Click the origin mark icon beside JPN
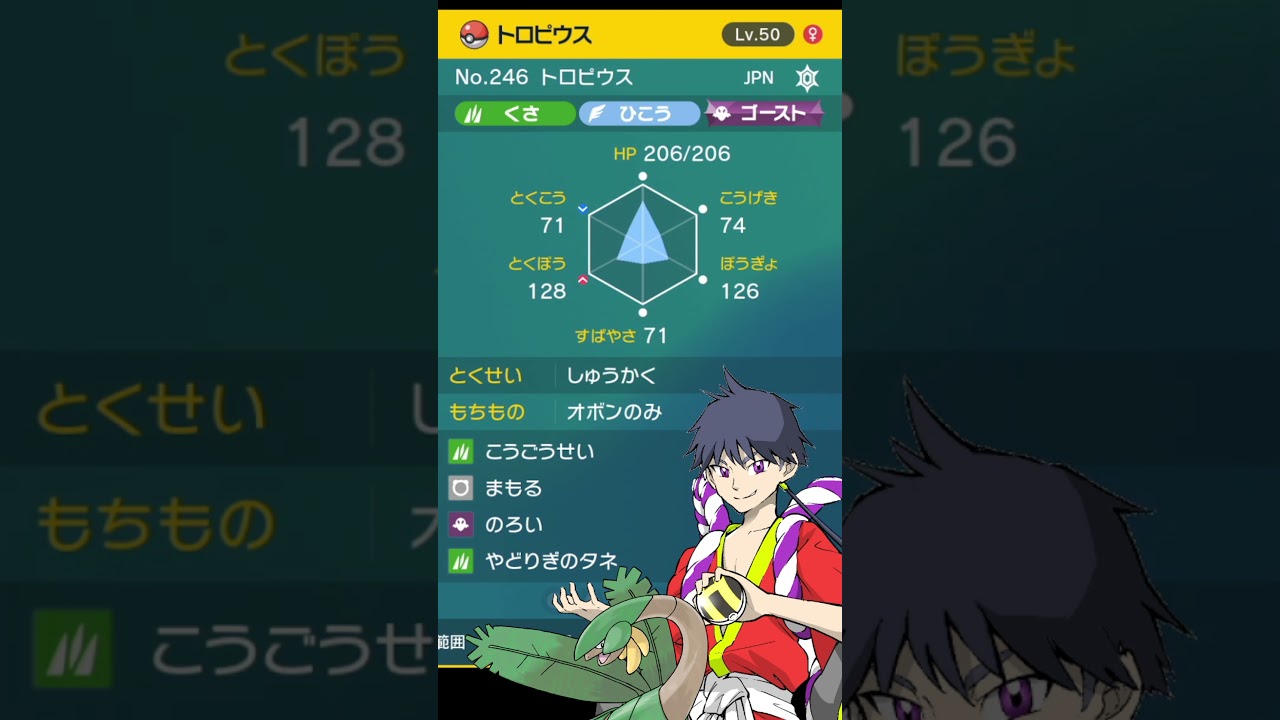 coord(806,77)
